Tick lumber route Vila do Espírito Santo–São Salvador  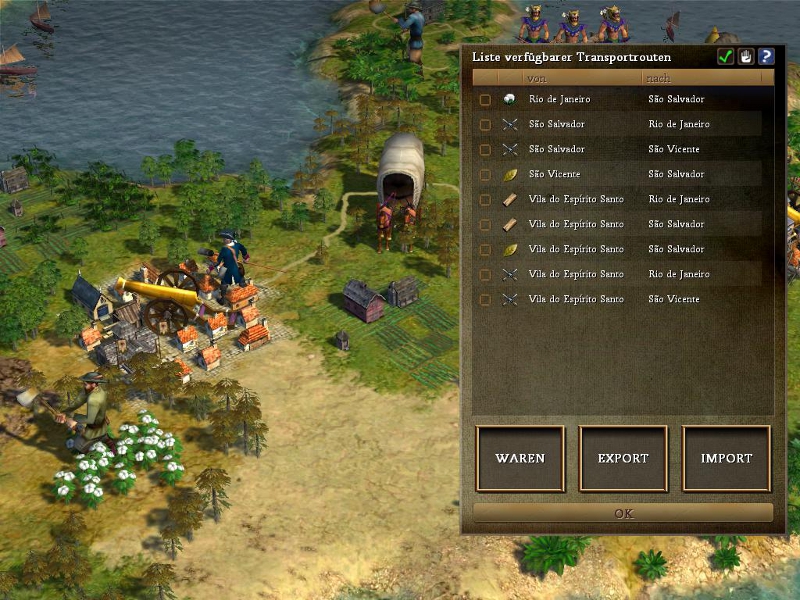(x=485, y=225)
